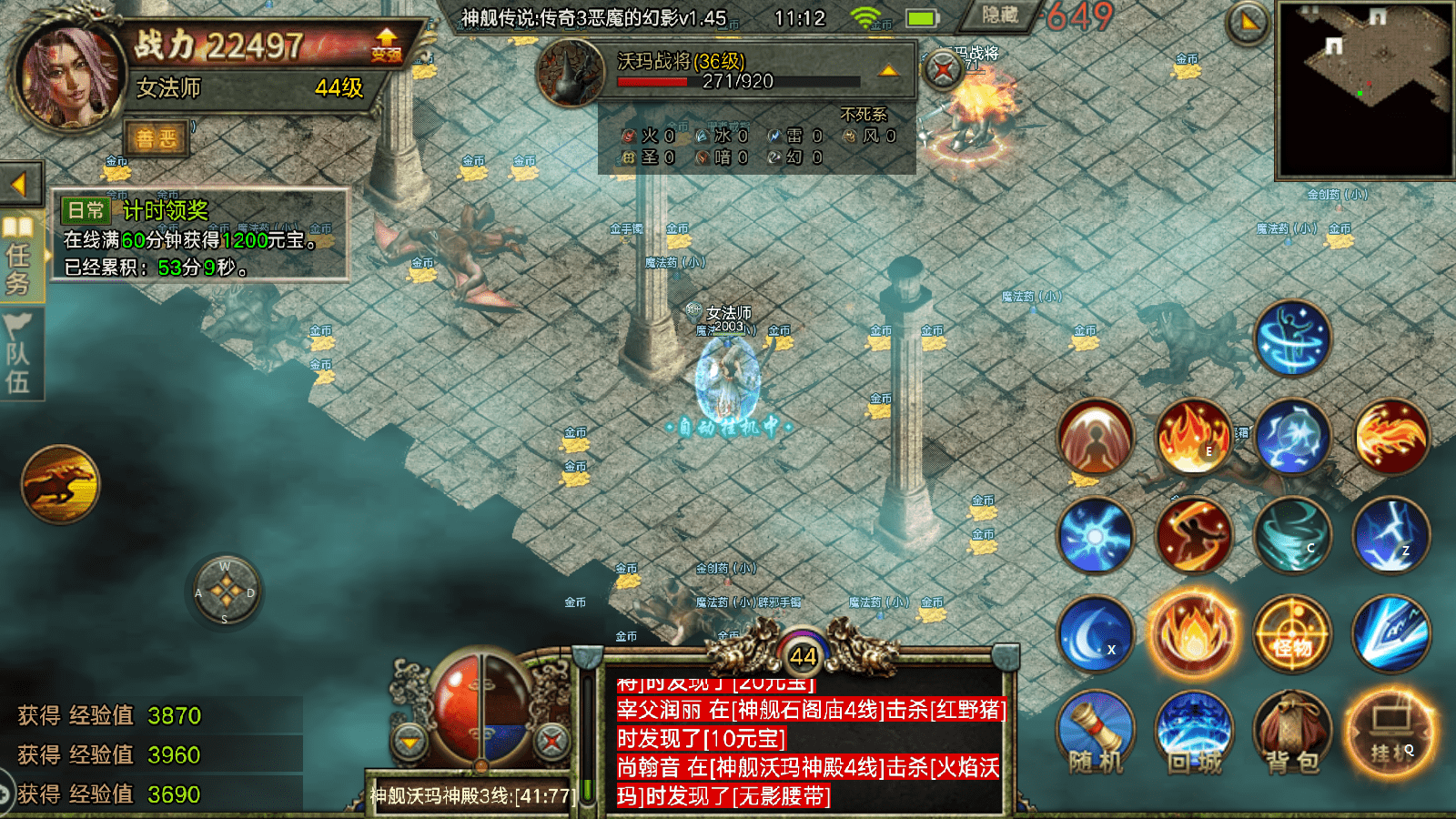The width and height of the screenshot is (1456, 819).
Task: Click the boss health bar showing 271/920
Action: pyautogui.click(x=739, y=79)
